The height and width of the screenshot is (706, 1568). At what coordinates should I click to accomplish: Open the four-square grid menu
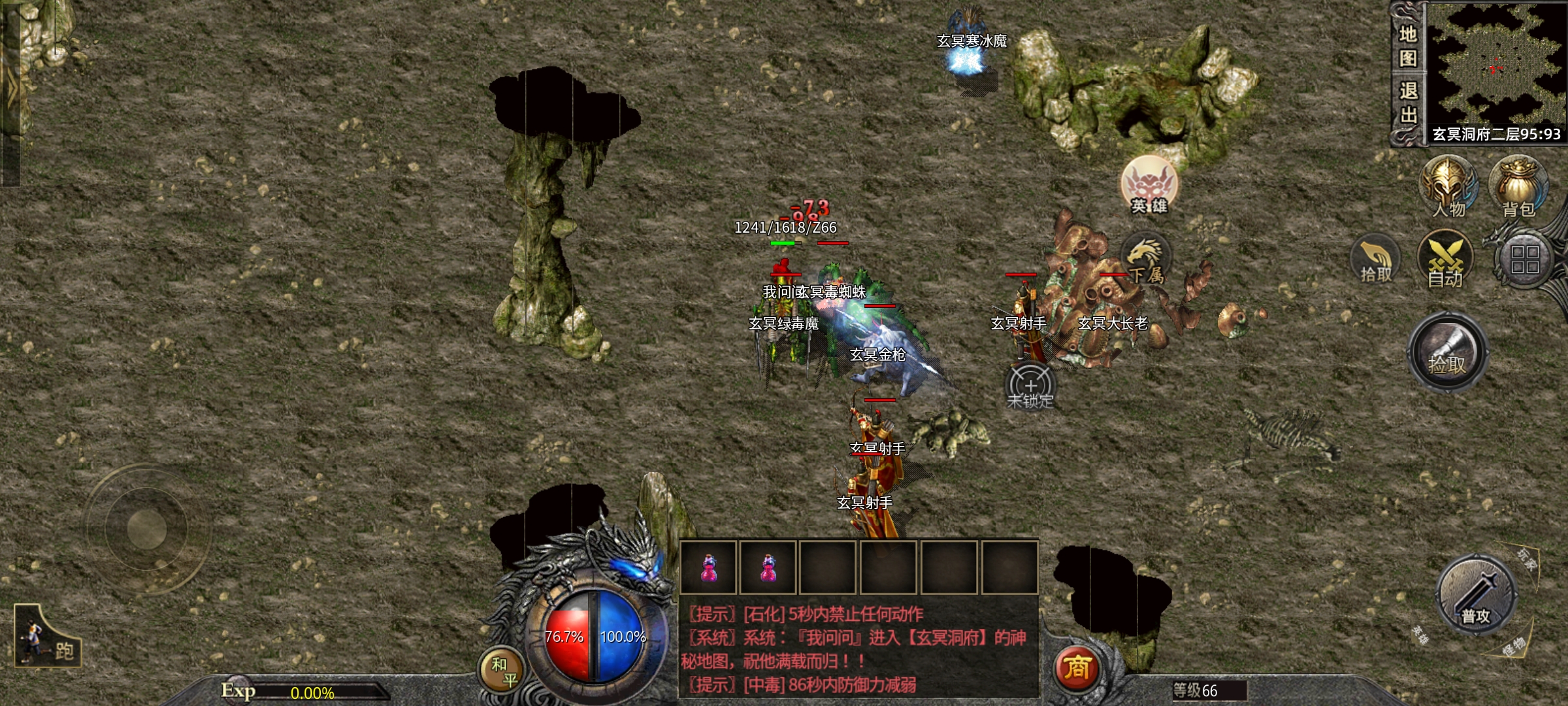coord(1525,260)
